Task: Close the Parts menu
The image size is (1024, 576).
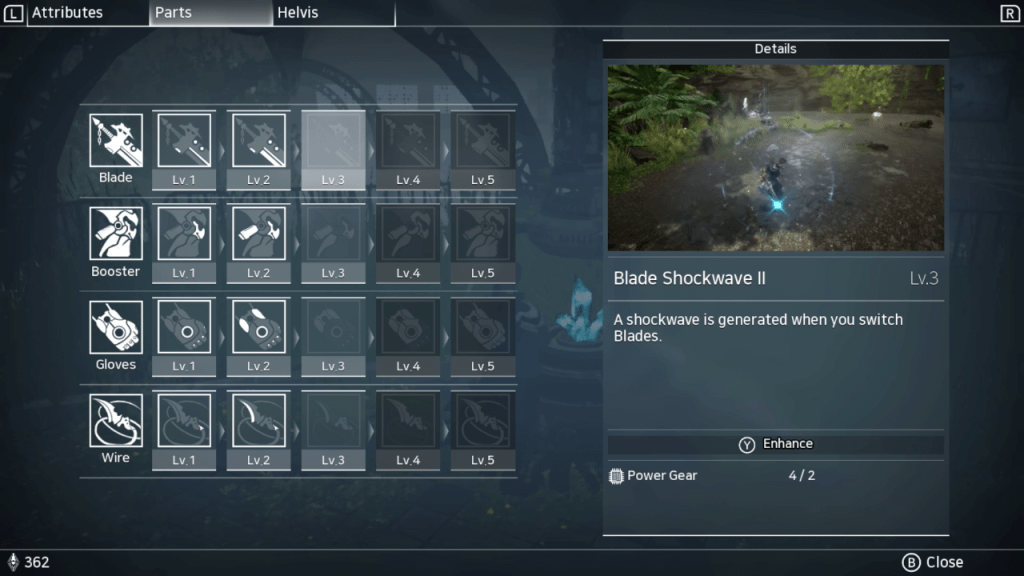Action: click(932, 562)
